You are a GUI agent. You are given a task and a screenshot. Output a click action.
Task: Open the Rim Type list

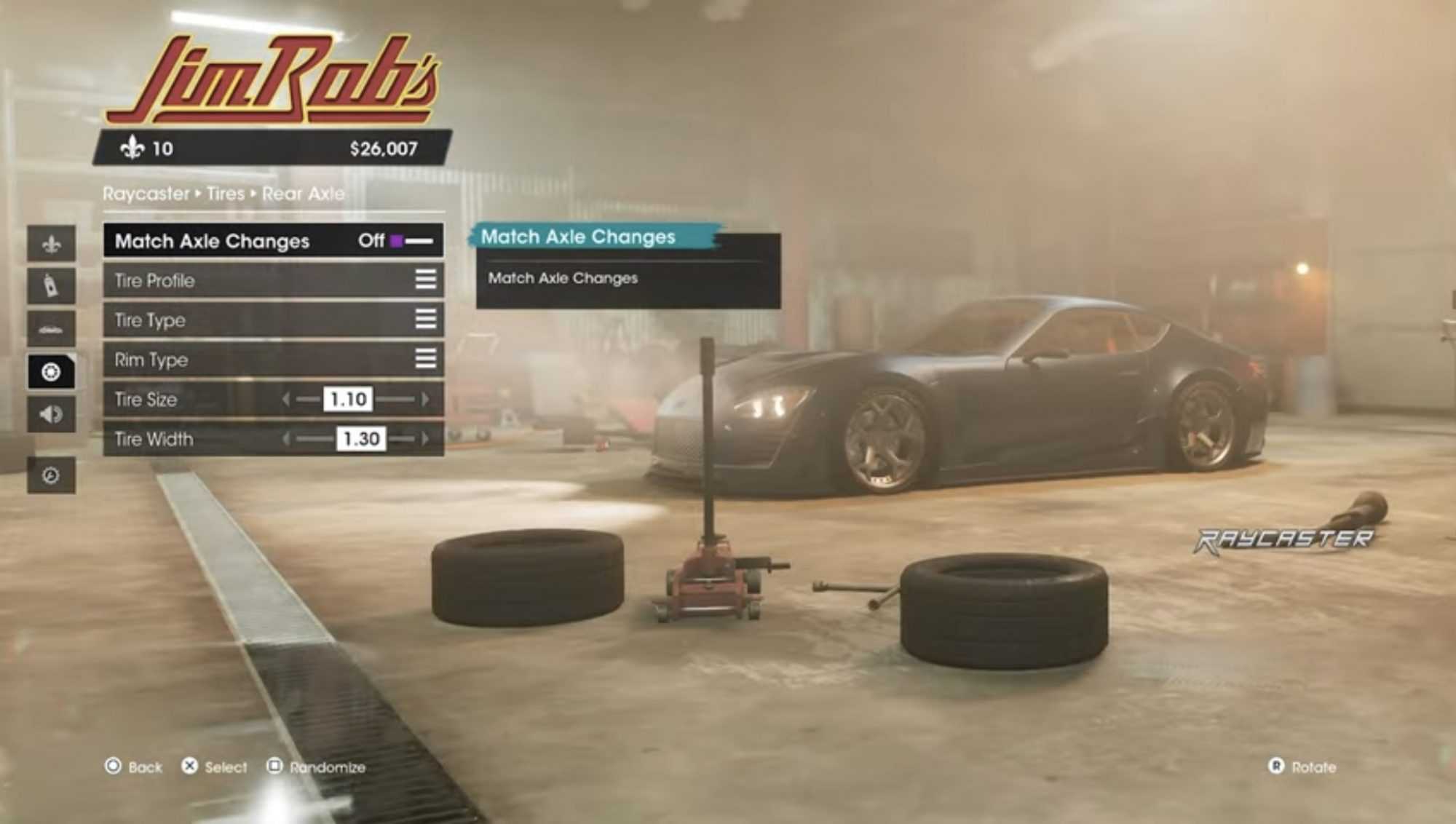(425, 359)
